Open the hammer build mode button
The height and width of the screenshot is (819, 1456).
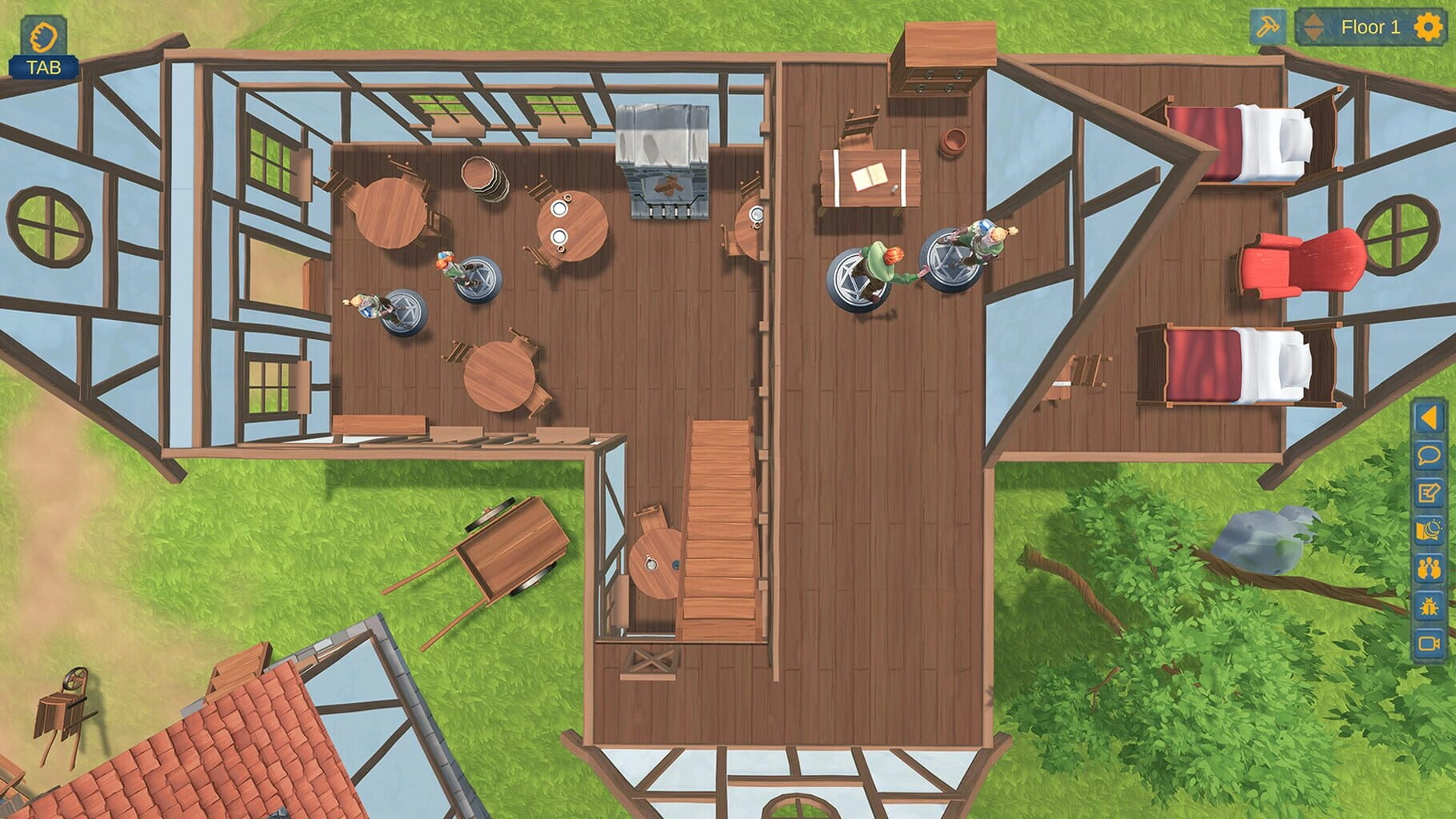[1267, 27]
